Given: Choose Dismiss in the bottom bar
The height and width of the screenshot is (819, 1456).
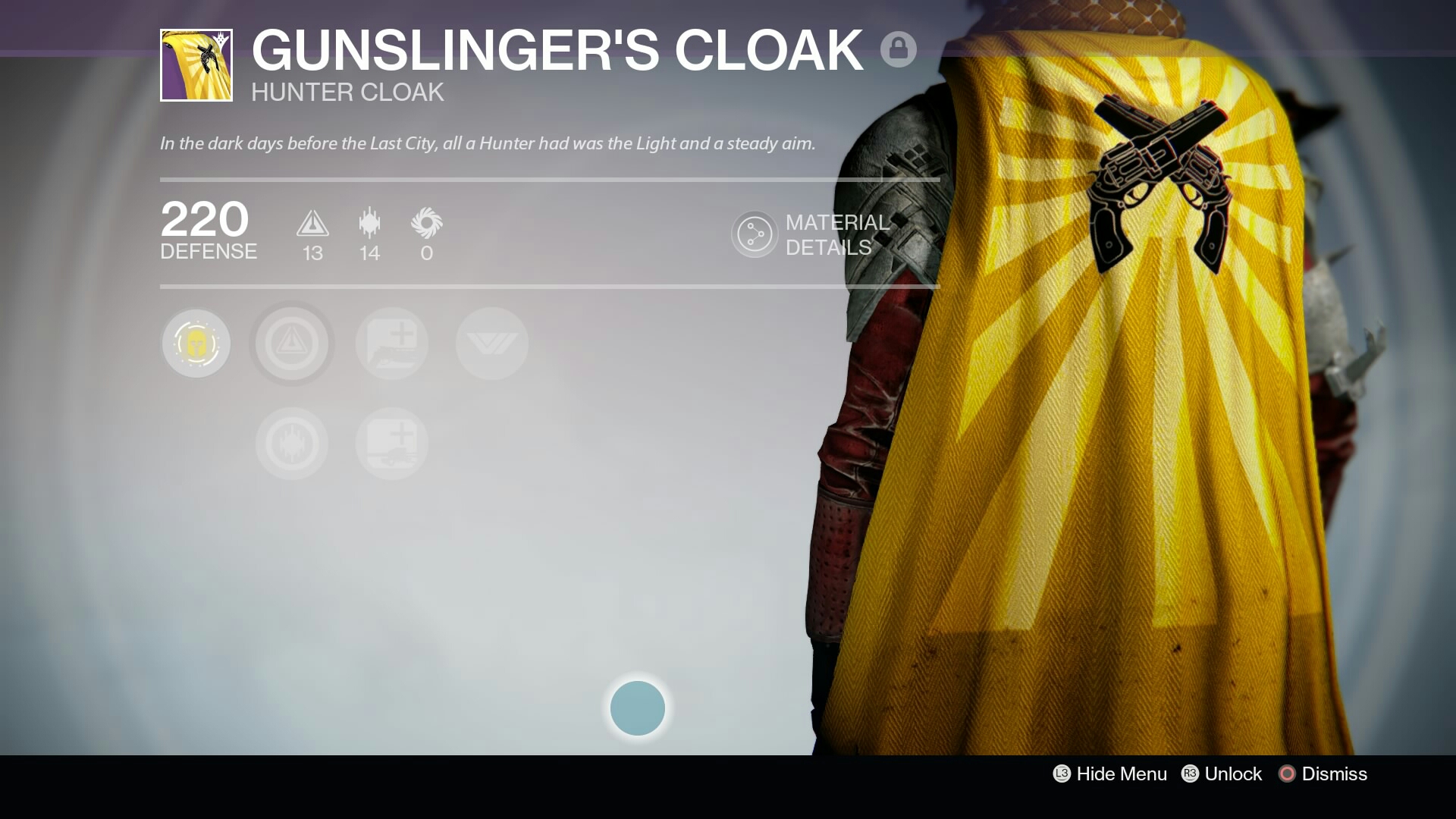Looking at the screenshot, I should click(1323, 774).
